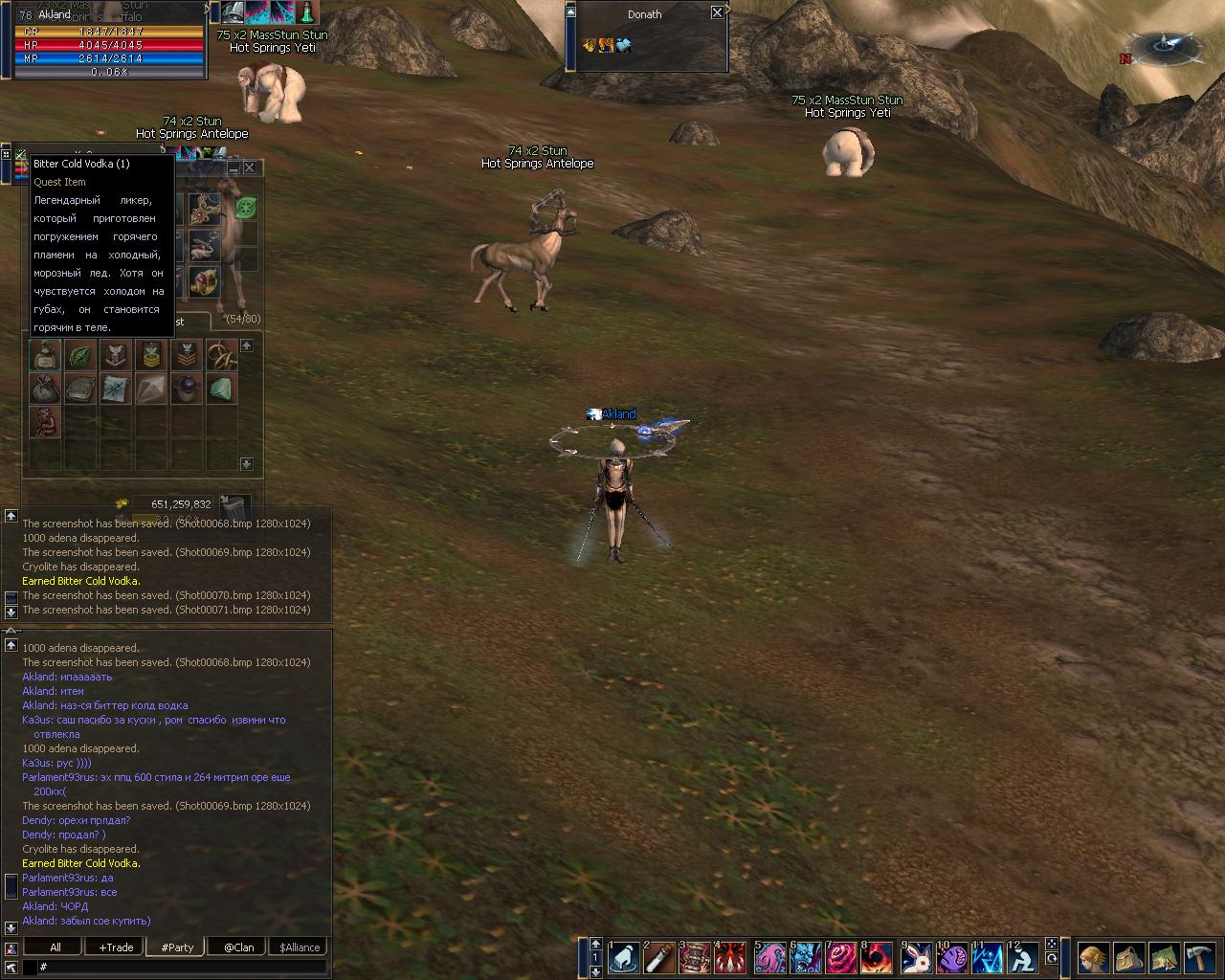Switch to the $Alliance chat tab
1225x980 pixels.
click(x=300, y=947)
